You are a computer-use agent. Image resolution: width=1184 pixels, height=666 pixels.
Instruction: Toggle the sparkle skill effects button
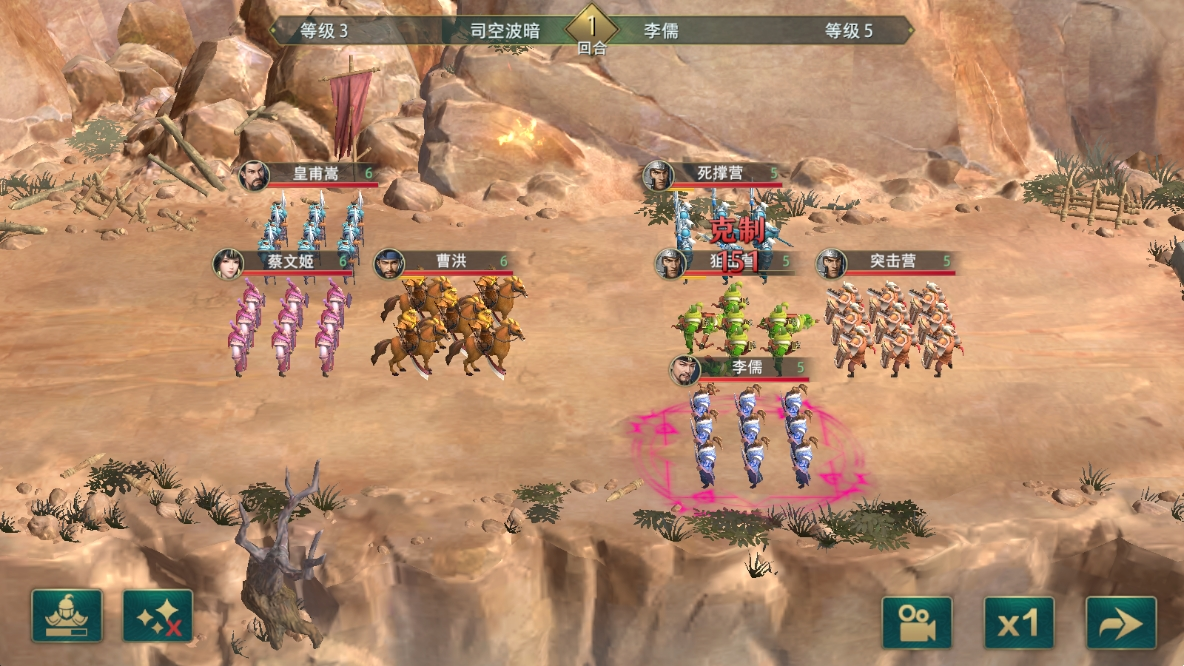point(158,616)
